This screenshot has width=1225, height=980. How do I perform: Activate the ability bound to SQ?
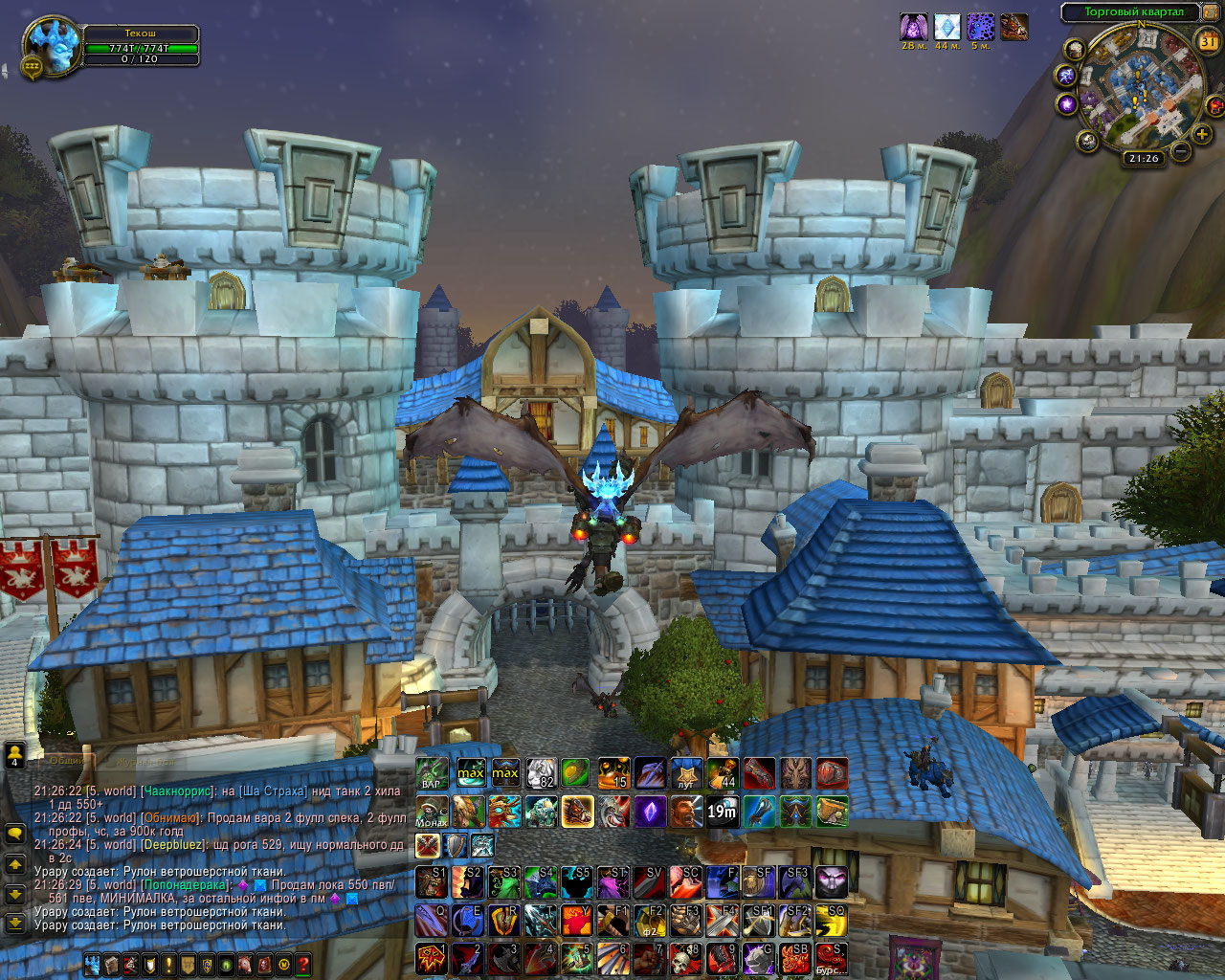tap(831, 922)
